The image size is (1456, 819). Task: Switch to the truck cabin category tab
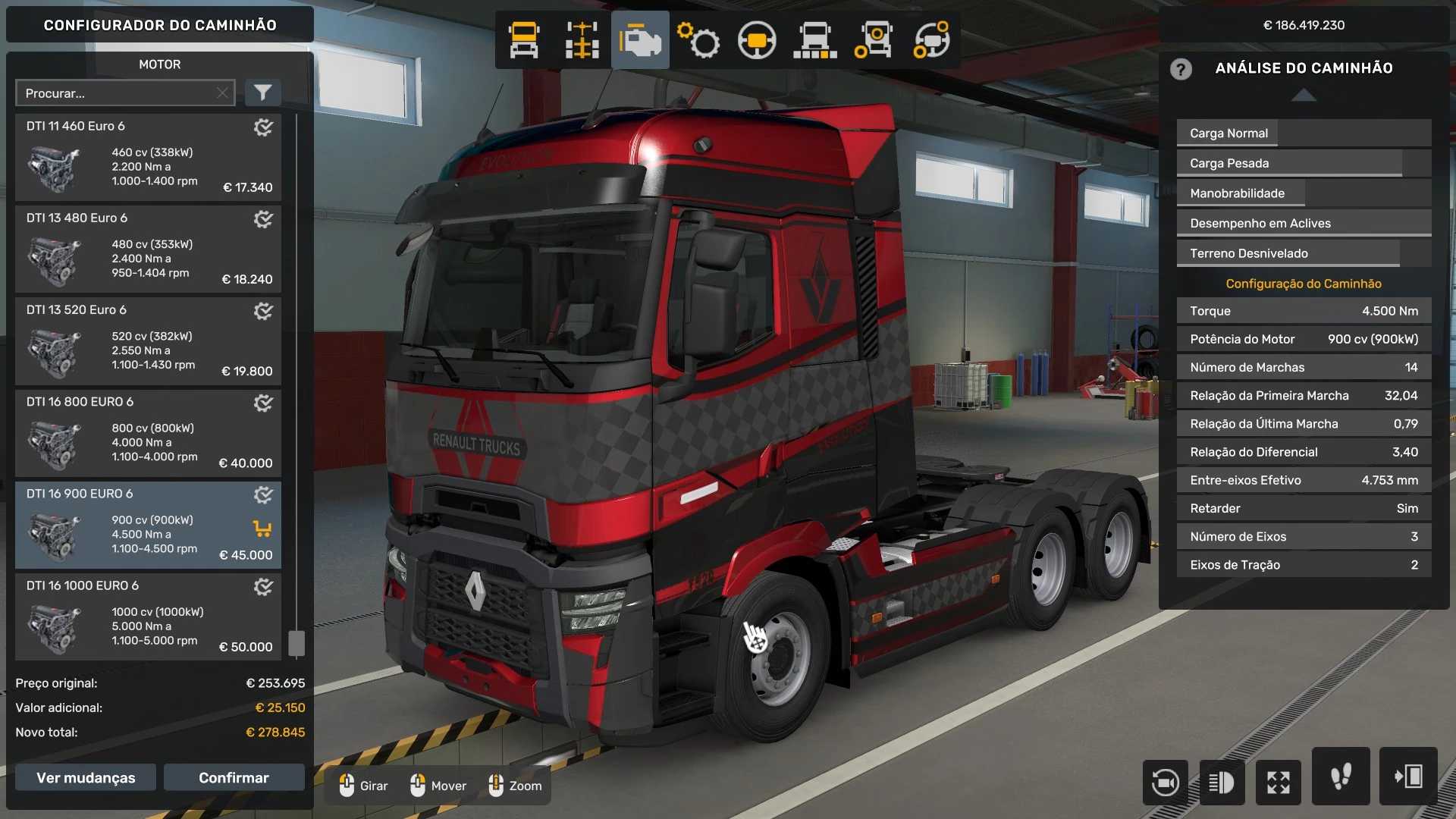coord(524,40)
